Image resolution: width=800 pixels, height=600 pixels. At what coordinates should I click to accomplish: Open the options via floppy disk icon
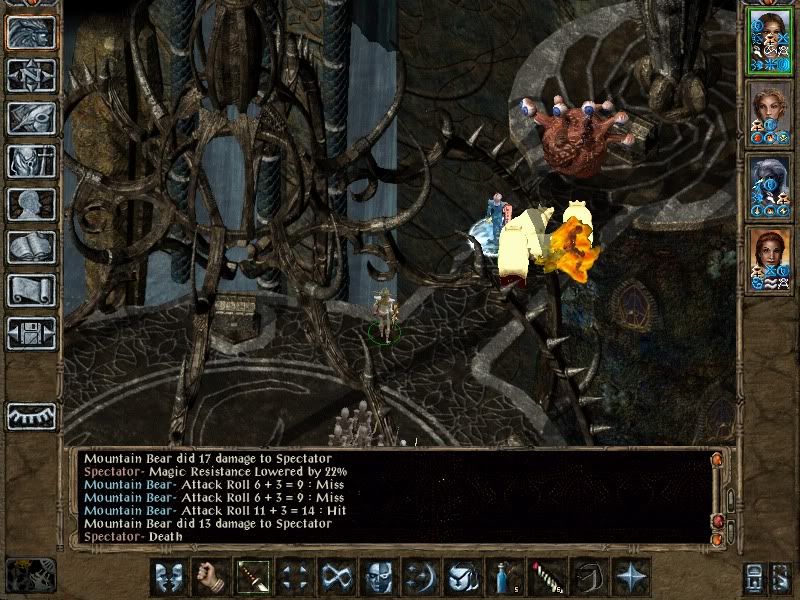tap(31, 333)
